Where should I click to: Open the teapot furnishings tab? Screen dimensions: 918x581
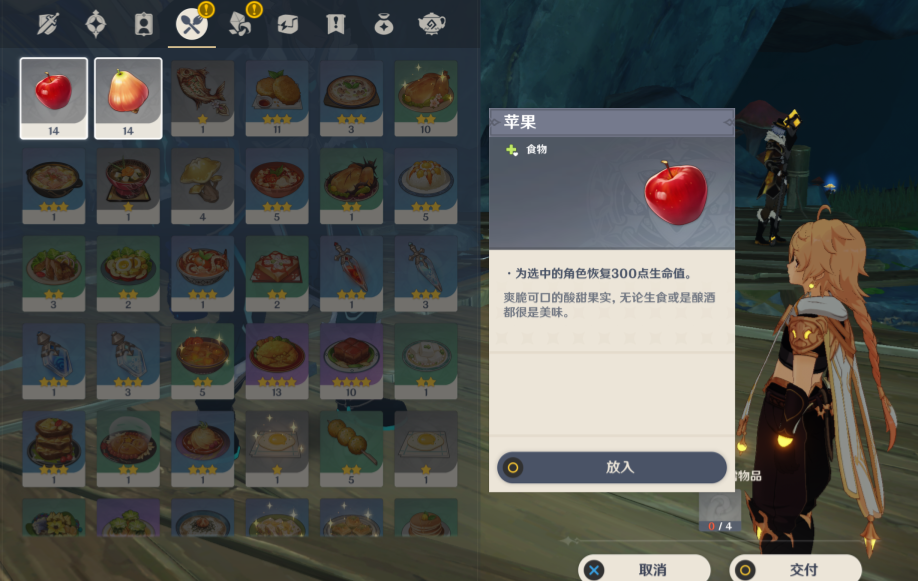432,23
